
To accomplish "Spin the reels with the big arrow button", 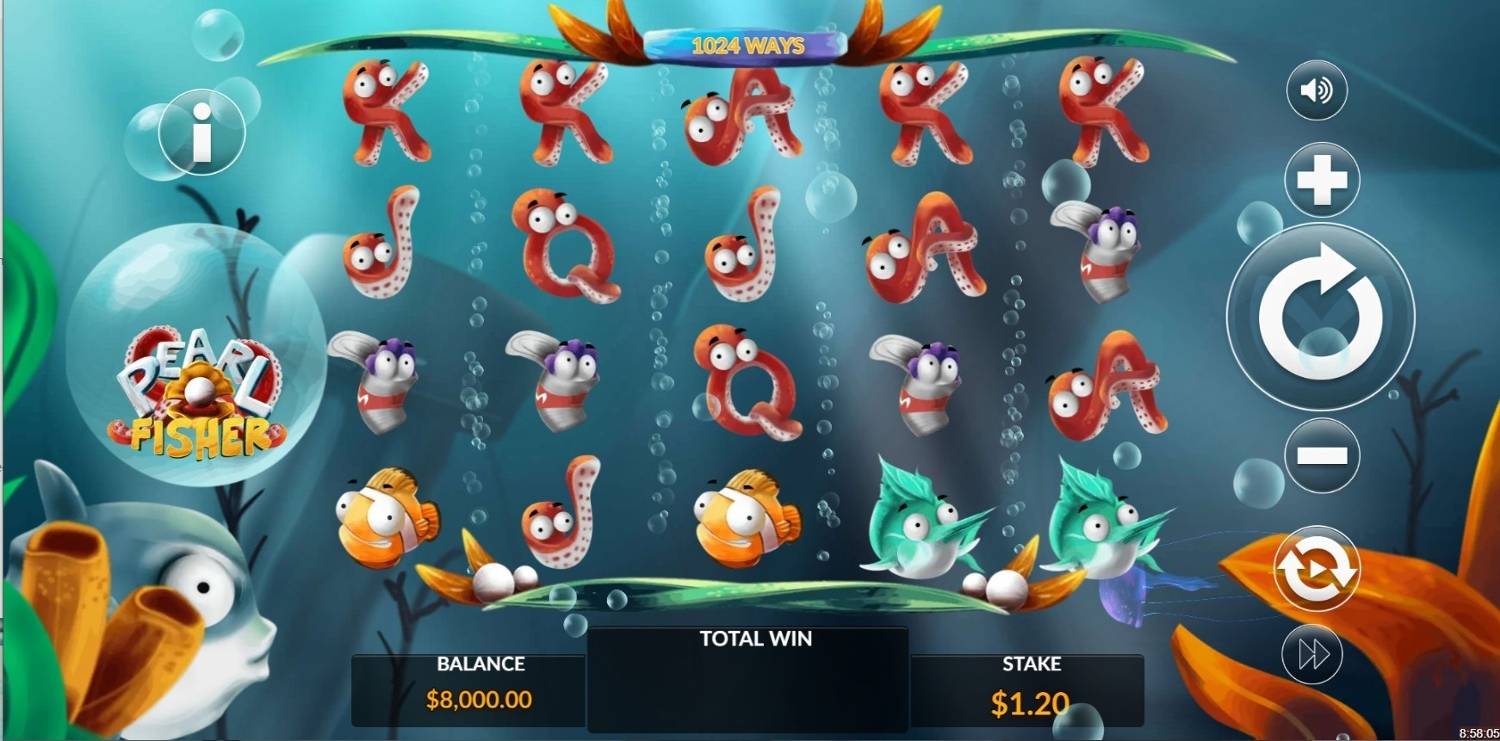I will (x=1320, y=315).
